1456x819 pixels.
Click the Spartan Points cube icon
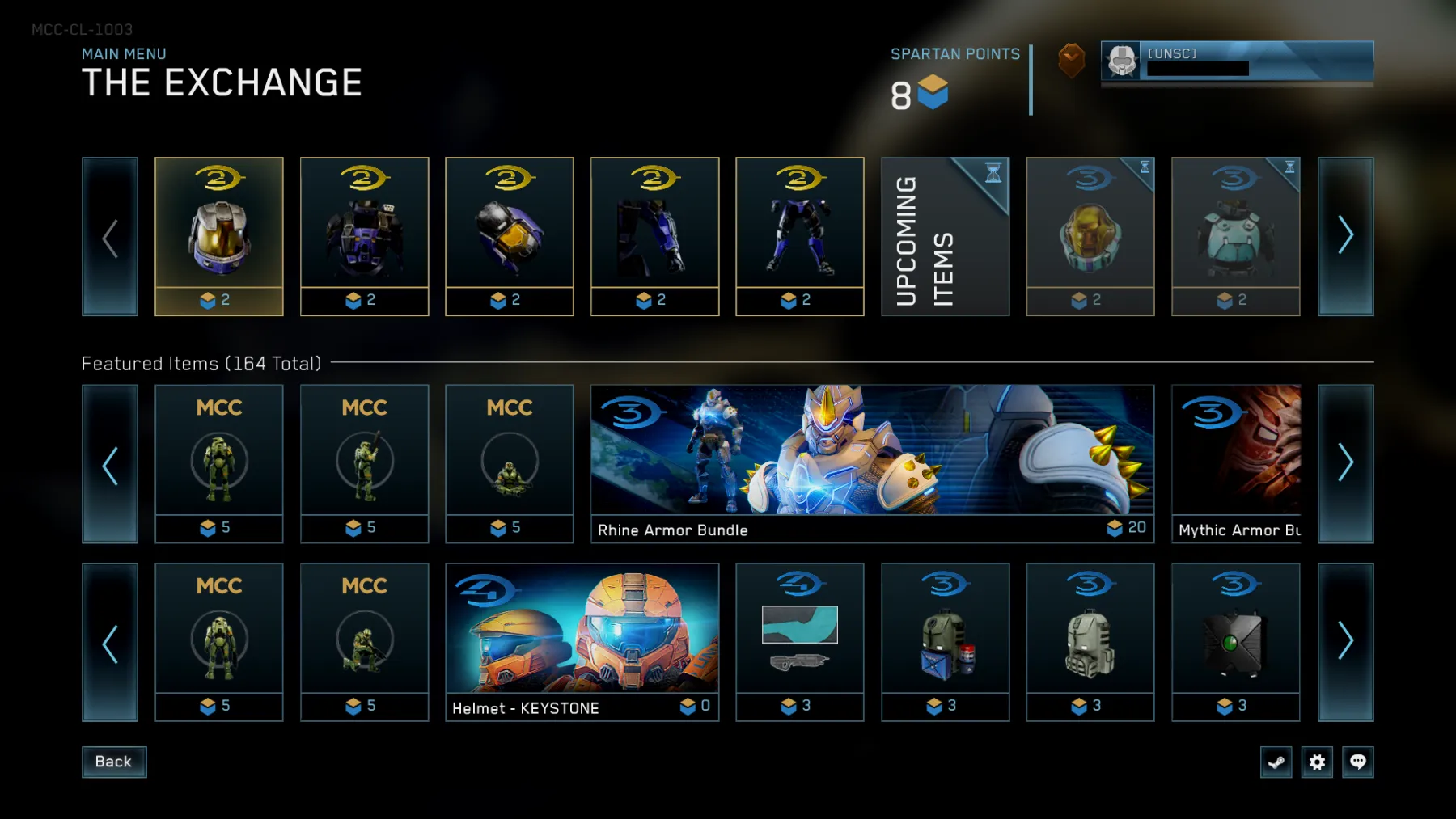932,94
